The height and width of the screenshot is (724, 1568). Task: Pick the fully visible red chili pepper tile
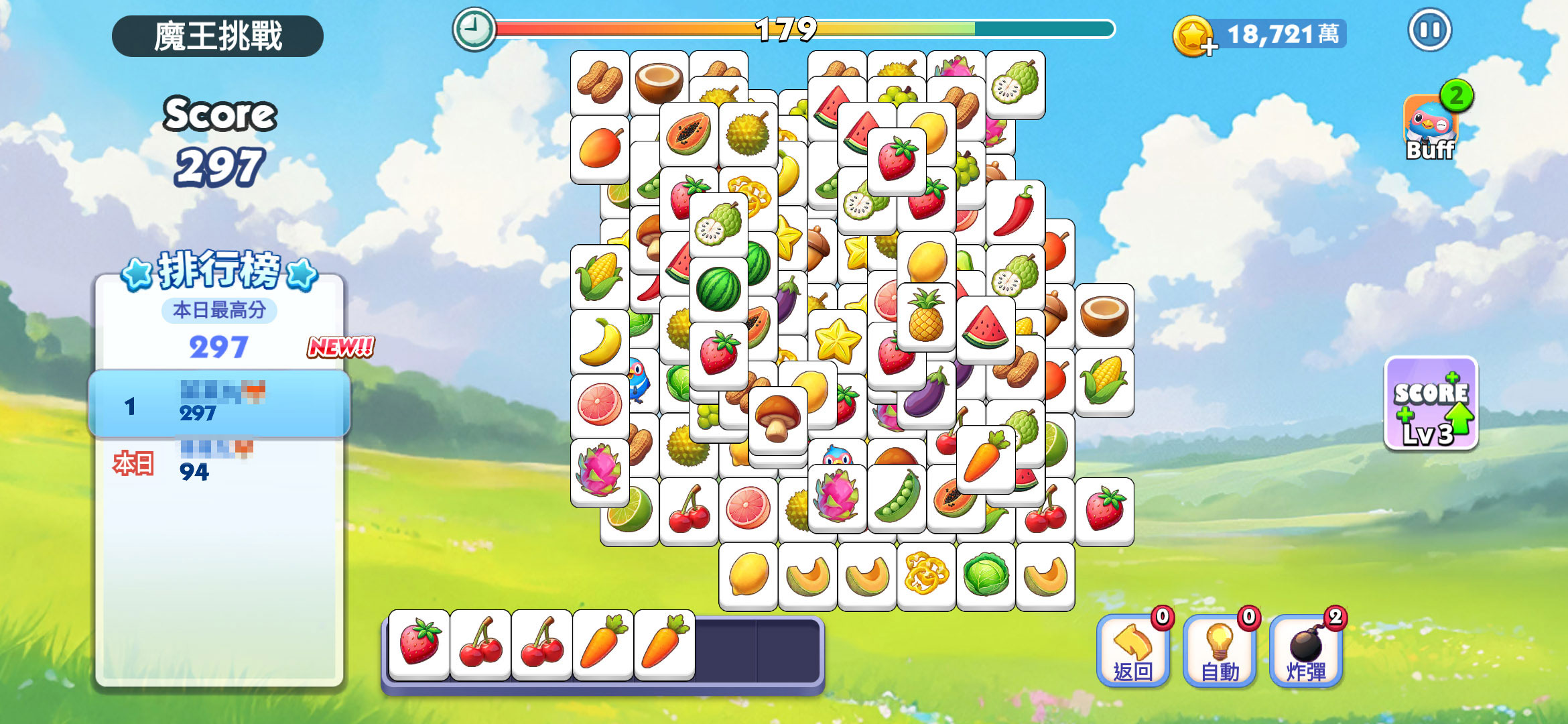[1015, 212]
